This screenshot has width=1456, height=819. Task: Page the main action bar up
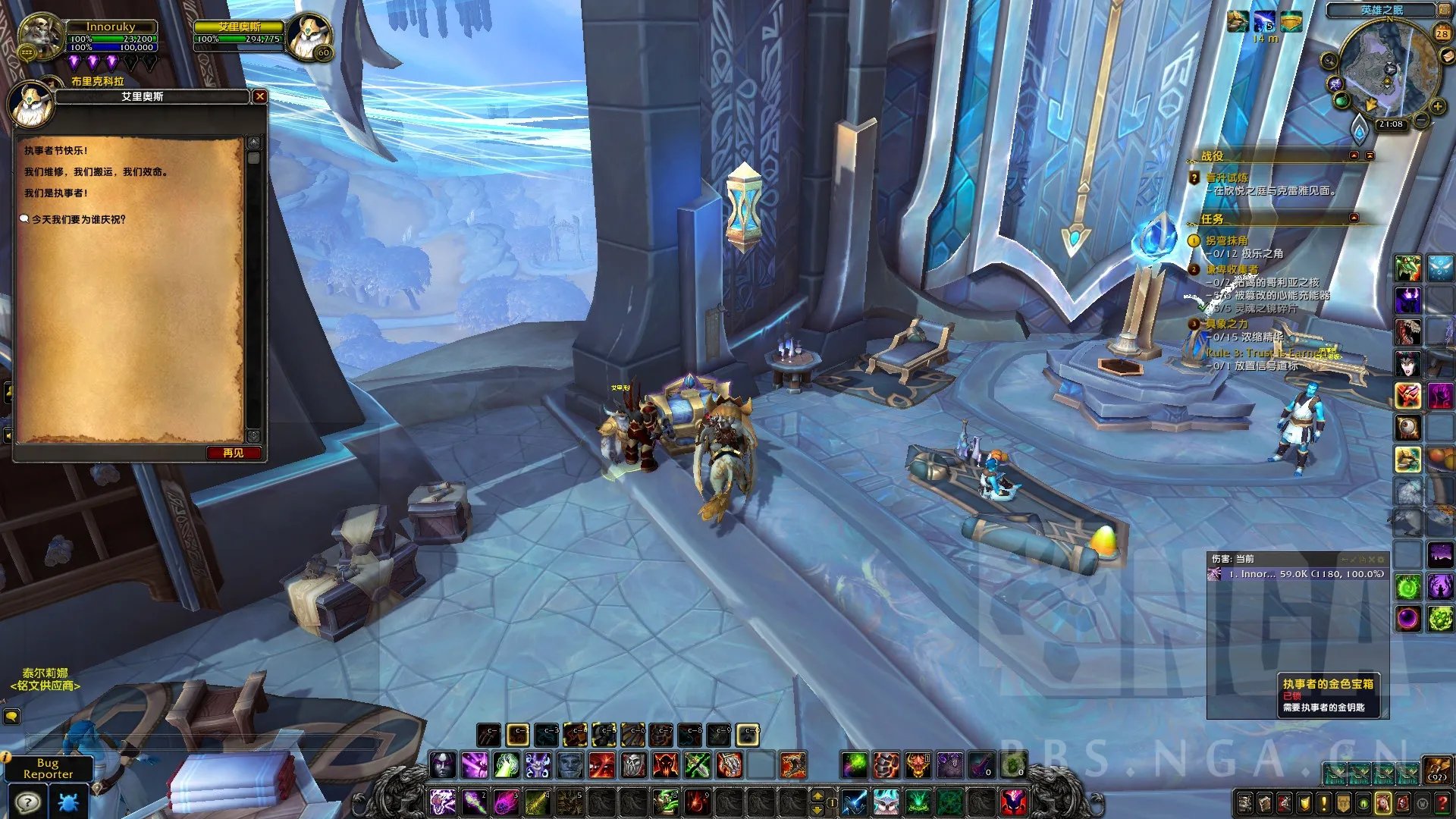[x=817, y=794]
